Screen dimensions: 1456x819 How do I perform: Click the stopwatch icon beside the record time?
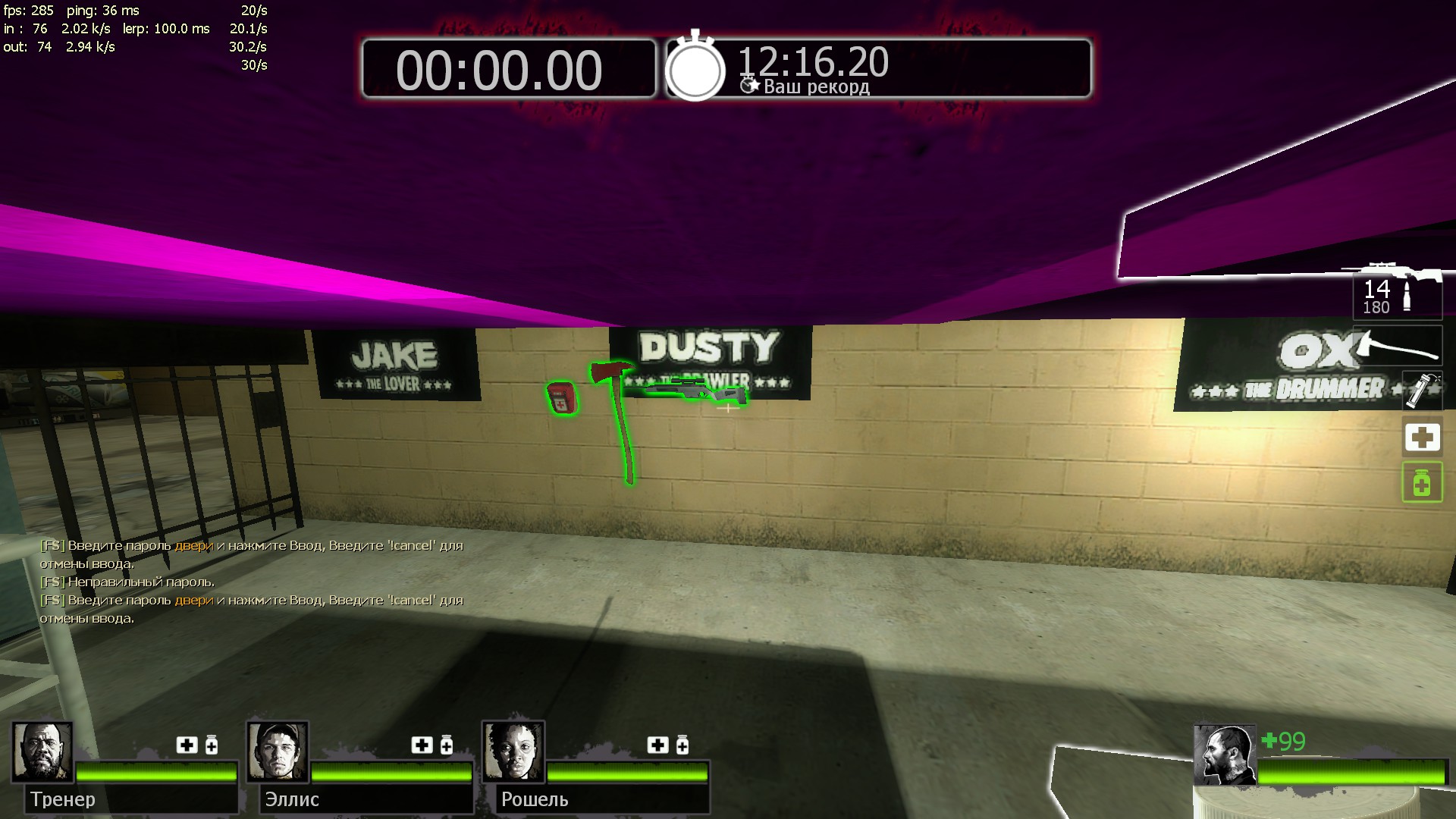[x=695, y=68]
